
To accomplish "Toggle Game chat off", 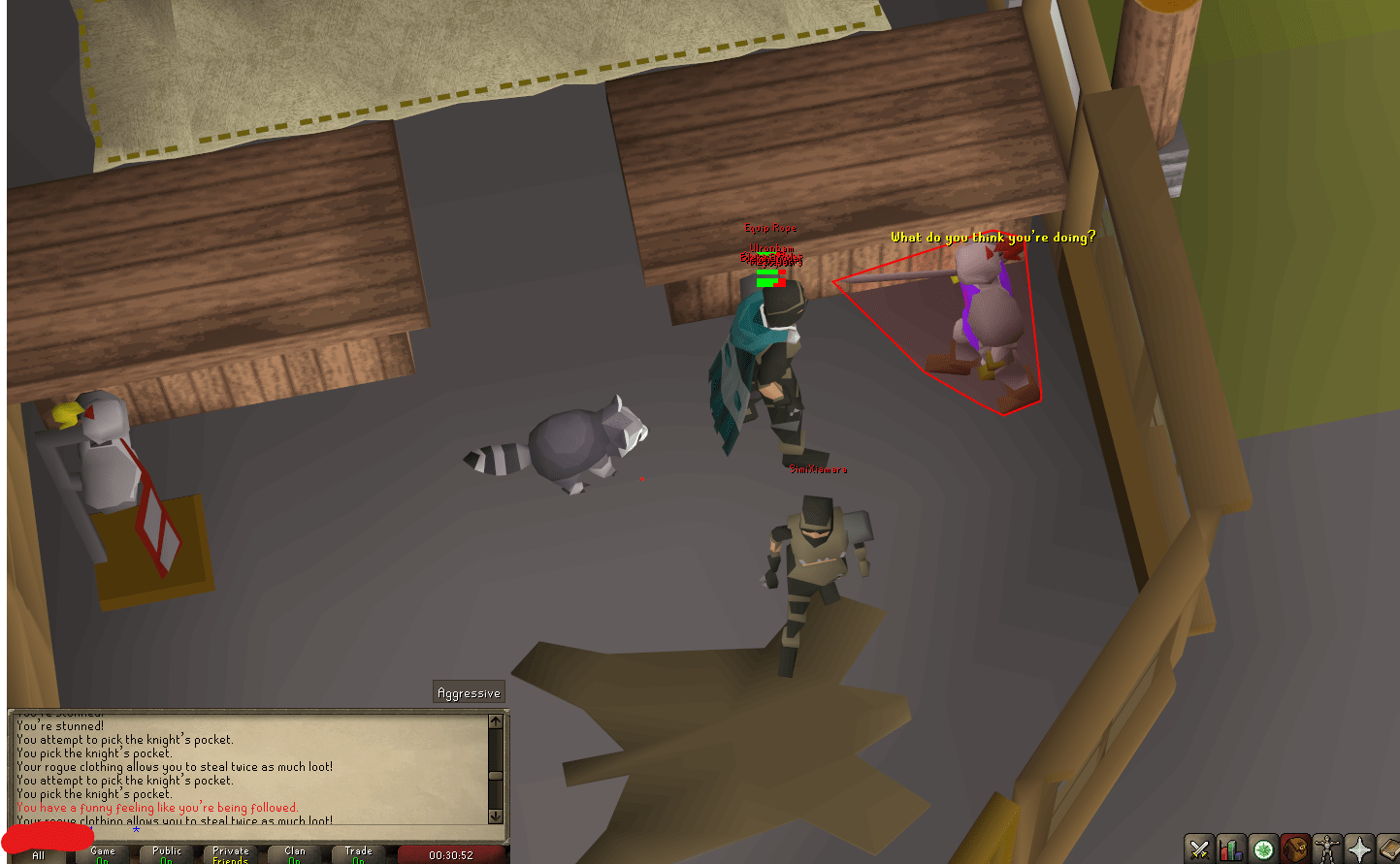I will tap(104, 853).
